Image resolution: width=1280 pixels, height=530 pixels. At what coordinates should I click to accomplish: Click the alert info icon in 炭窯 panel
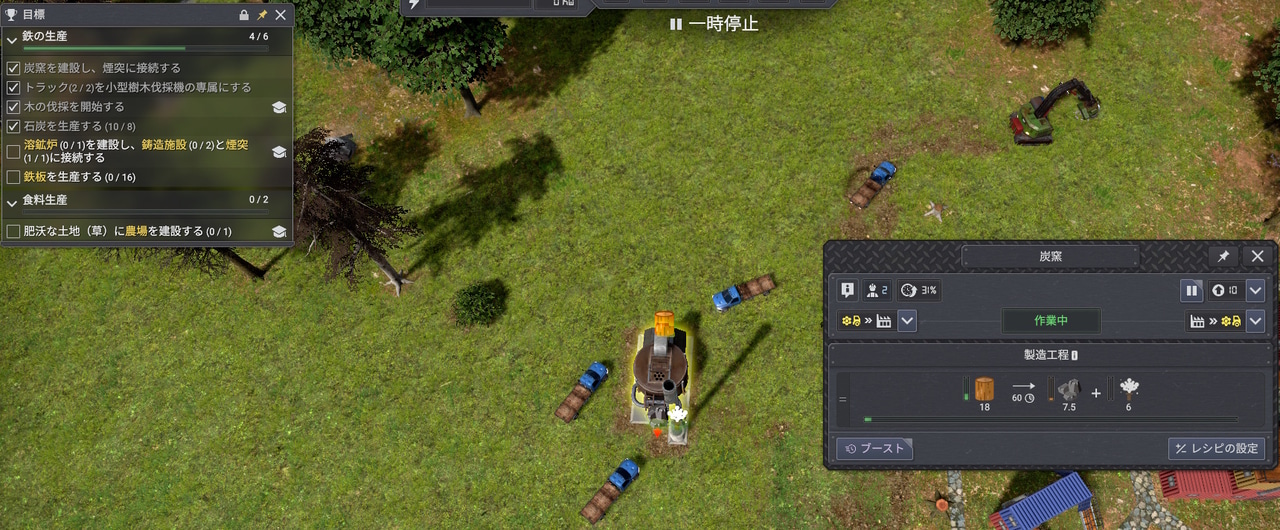pos(848,291)
